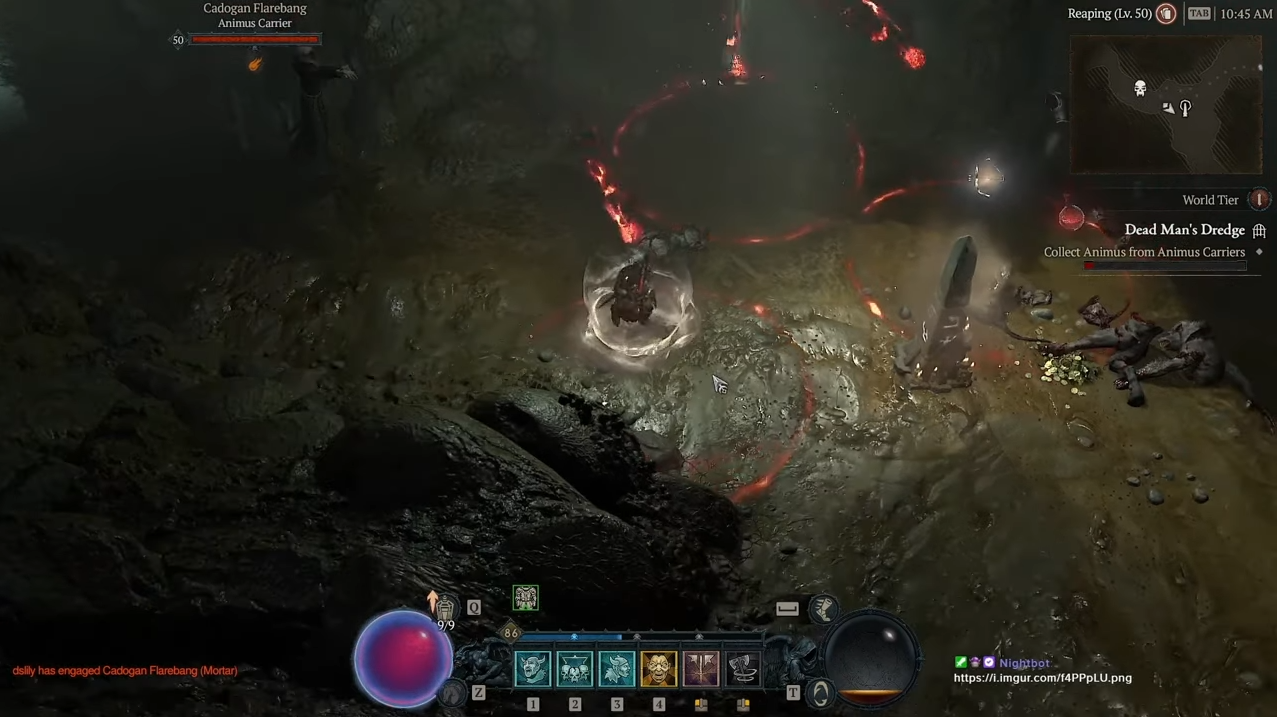Activate the golden angry face skill
This screenshot has height=717, width=1277.
[x=658, y=669]
